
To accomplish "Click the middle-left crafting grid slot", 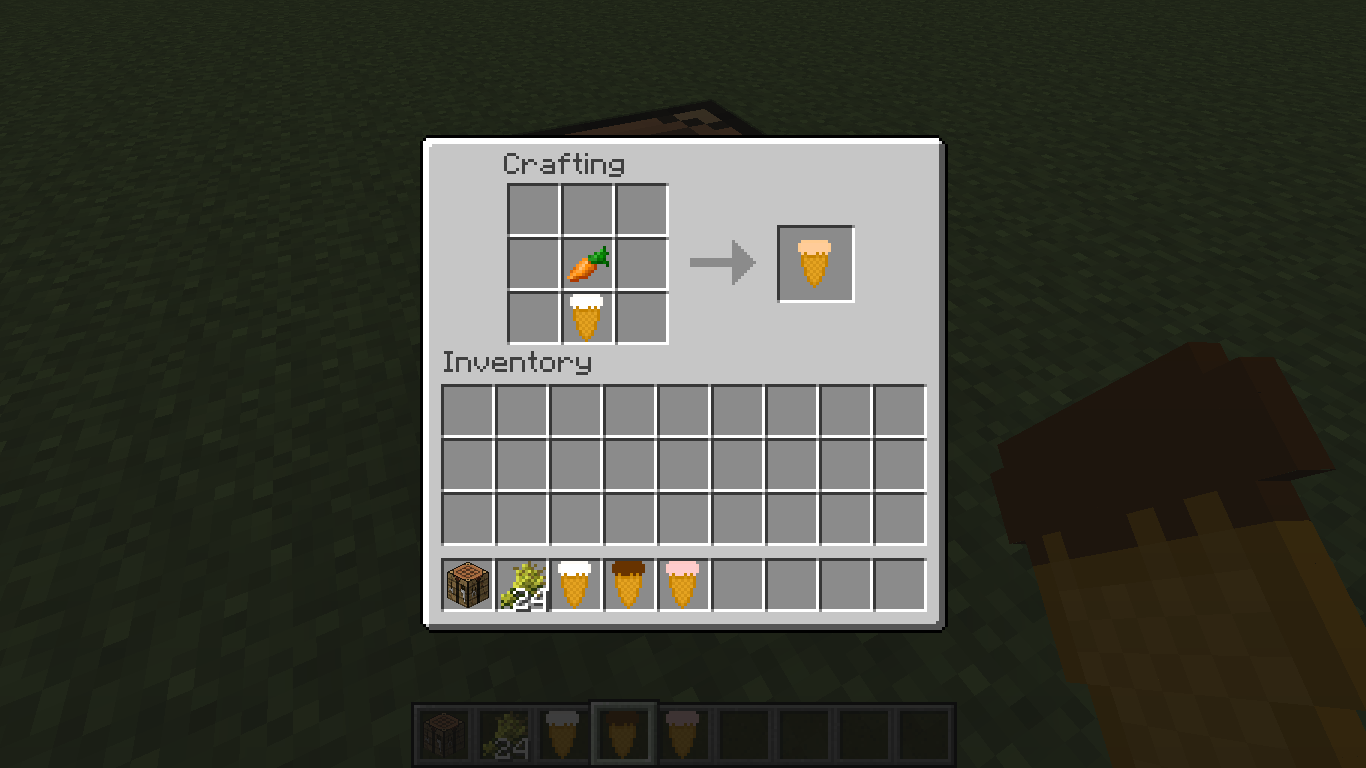I will click(535, 263).
